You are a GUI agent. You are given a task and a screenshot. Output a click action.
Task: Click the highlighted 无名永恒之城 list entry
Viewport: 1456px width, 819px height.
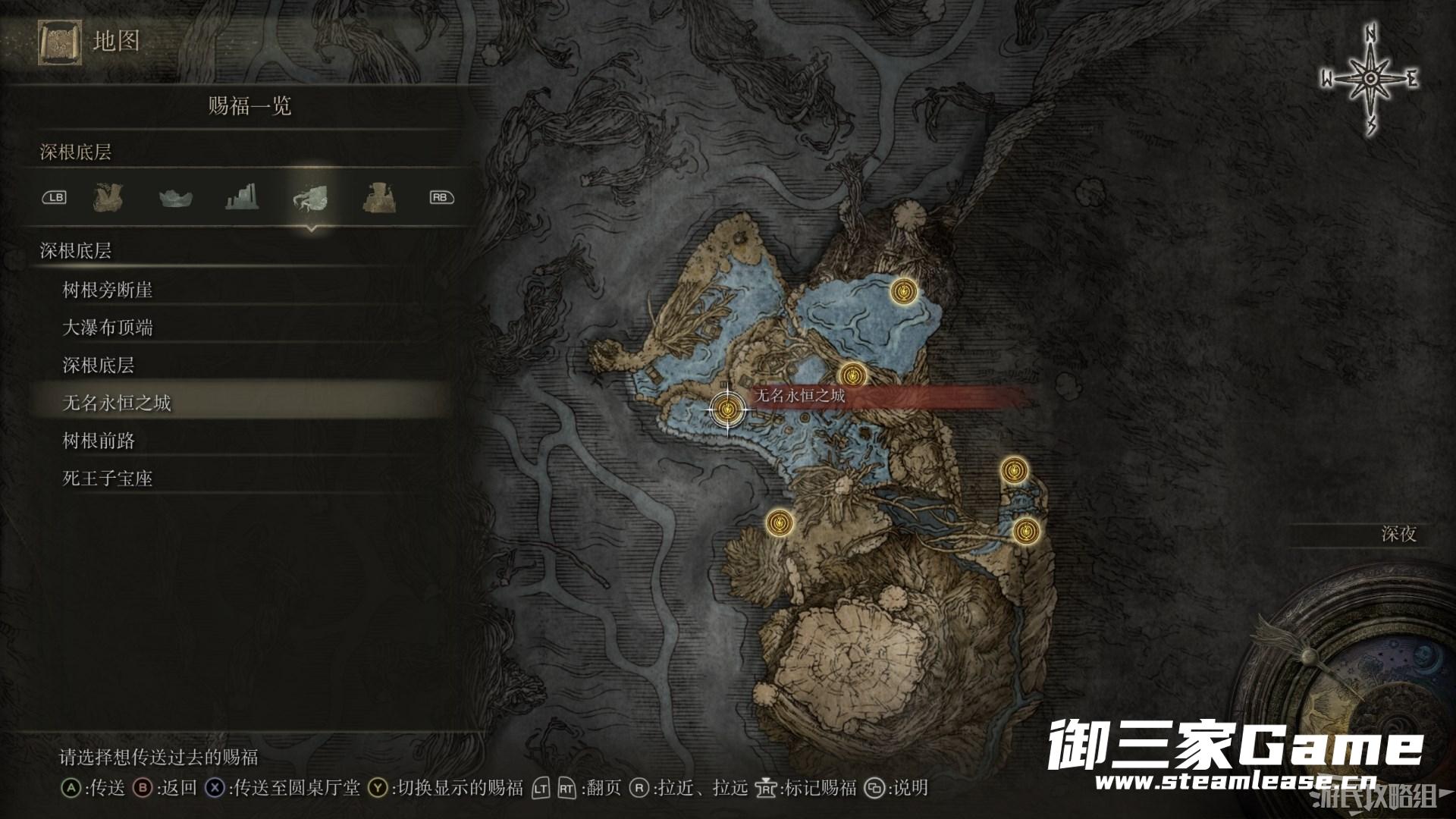117,403
